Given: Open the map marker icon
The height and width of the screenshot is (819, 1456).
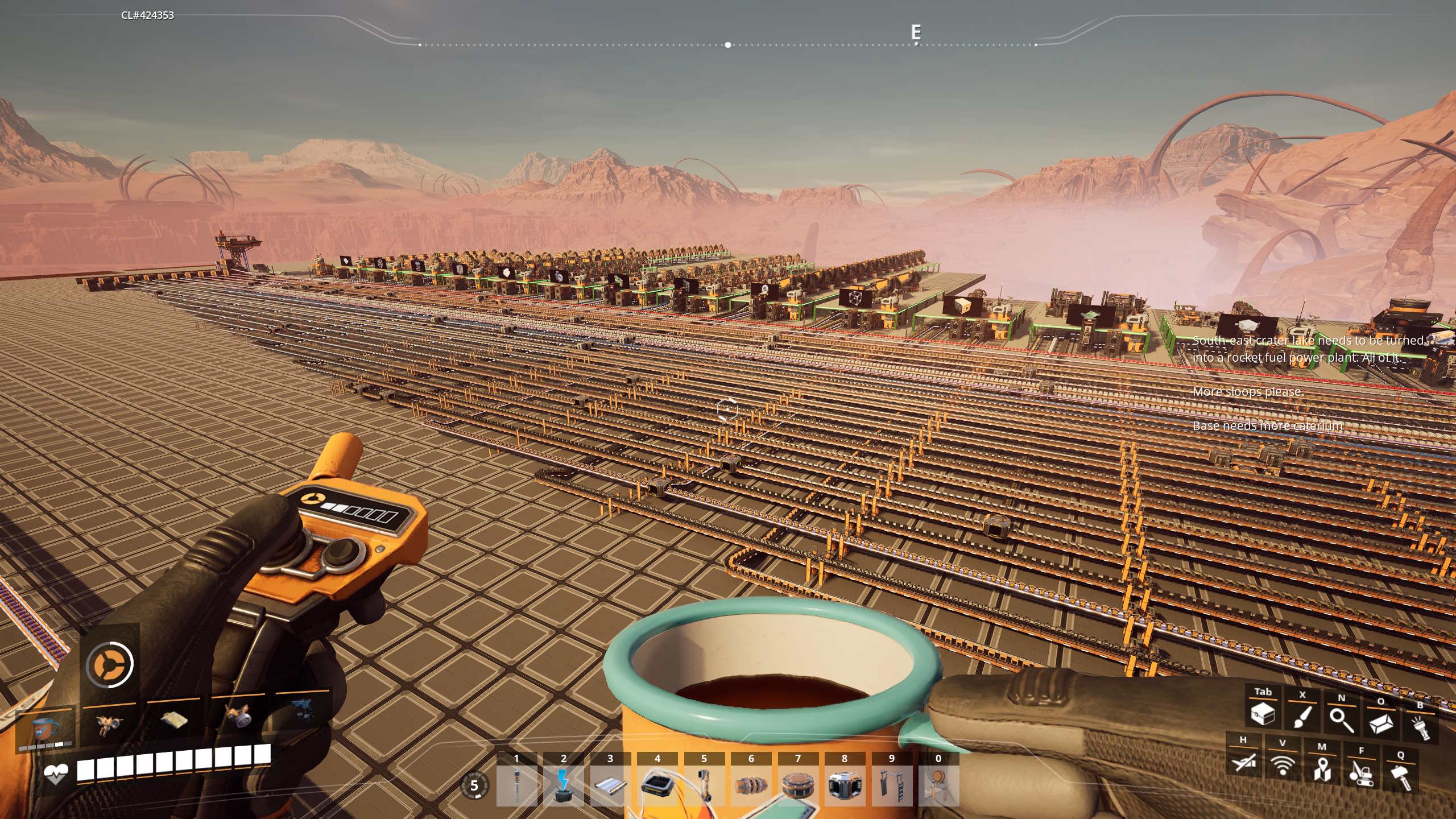Looking at the screenshot, I should pyautogui.click(x=1322, y=769).
